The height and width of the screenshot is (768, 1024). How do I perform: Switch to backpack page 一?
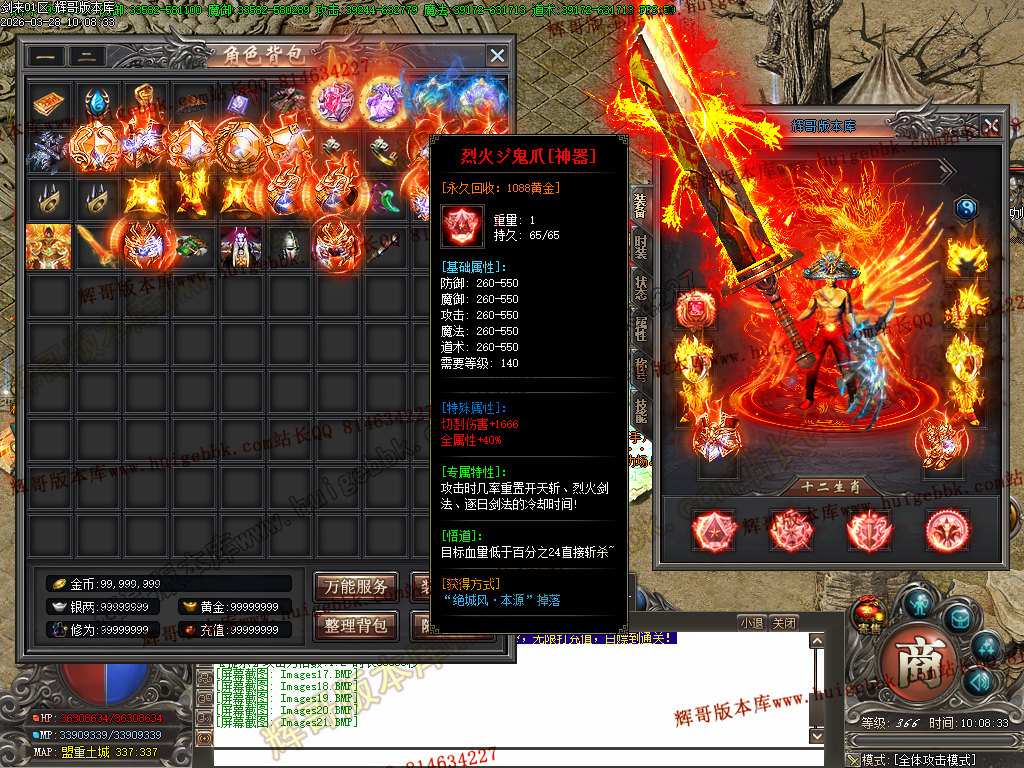coord(45,57)
